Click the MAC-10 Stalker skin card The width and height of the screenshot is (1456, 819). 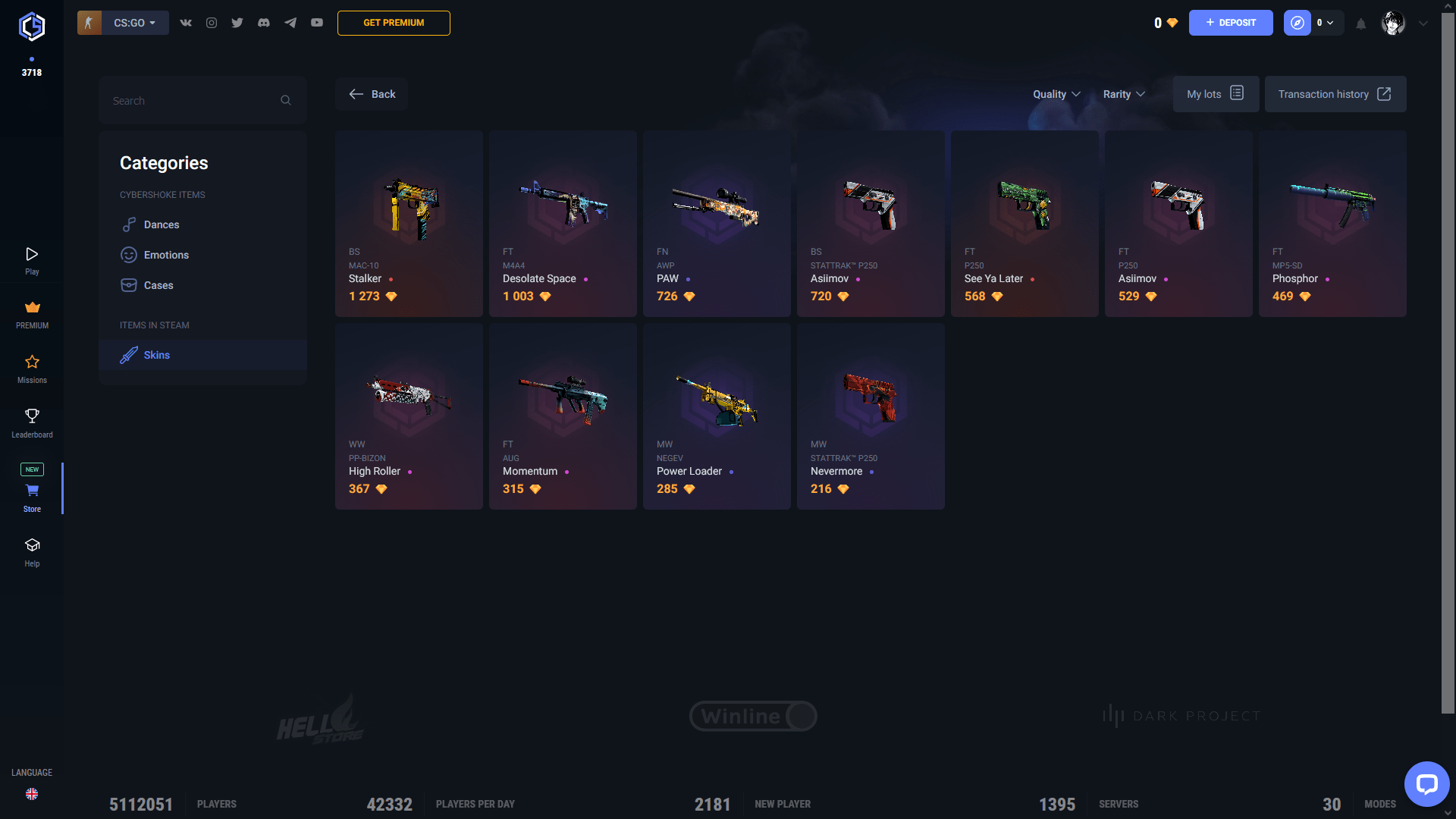point(409,223)
